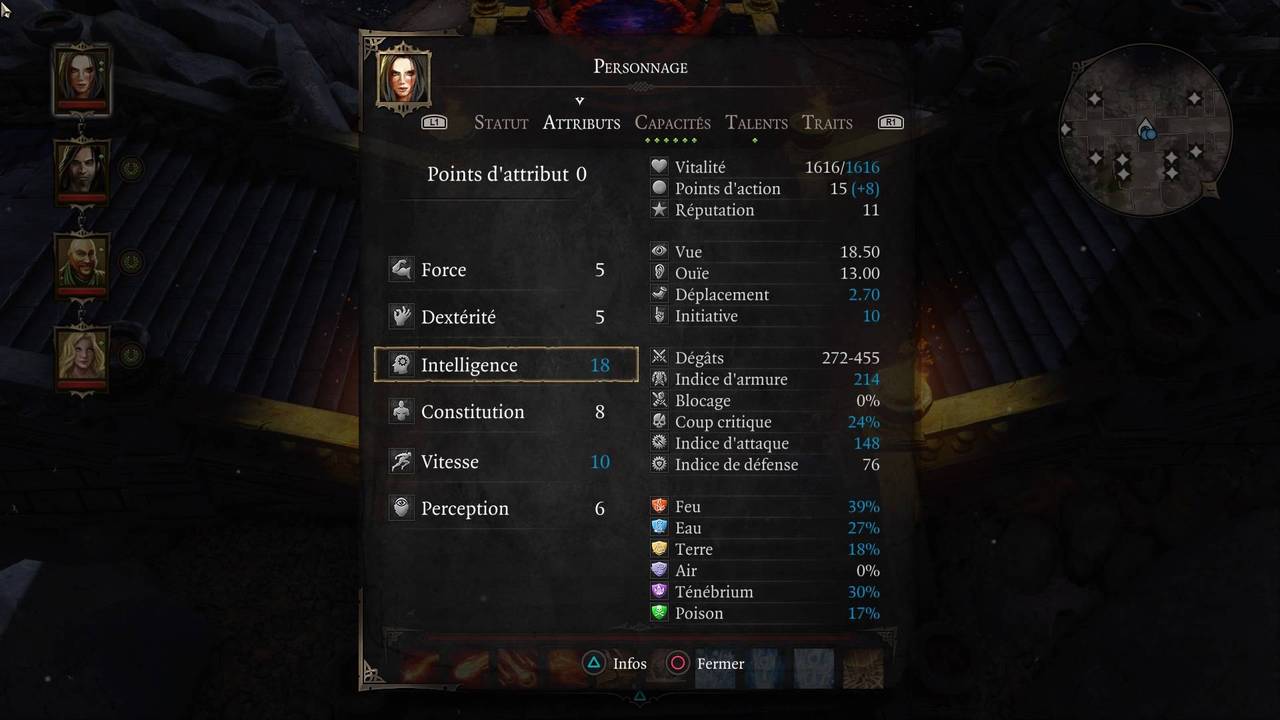Highlight the Intelligence attribute row
Image resolution: width=1280 pixels, height=720 pixels.
(505, 365)
